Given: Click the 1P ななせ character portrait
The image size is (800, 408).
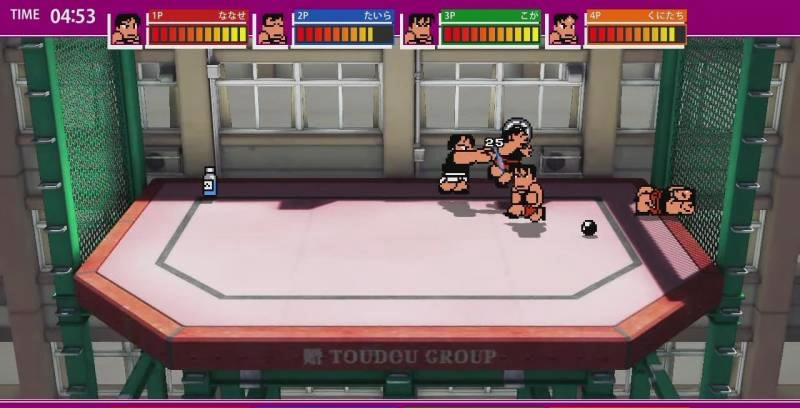Looking at the screenshot, I should [x=126, y=30].
